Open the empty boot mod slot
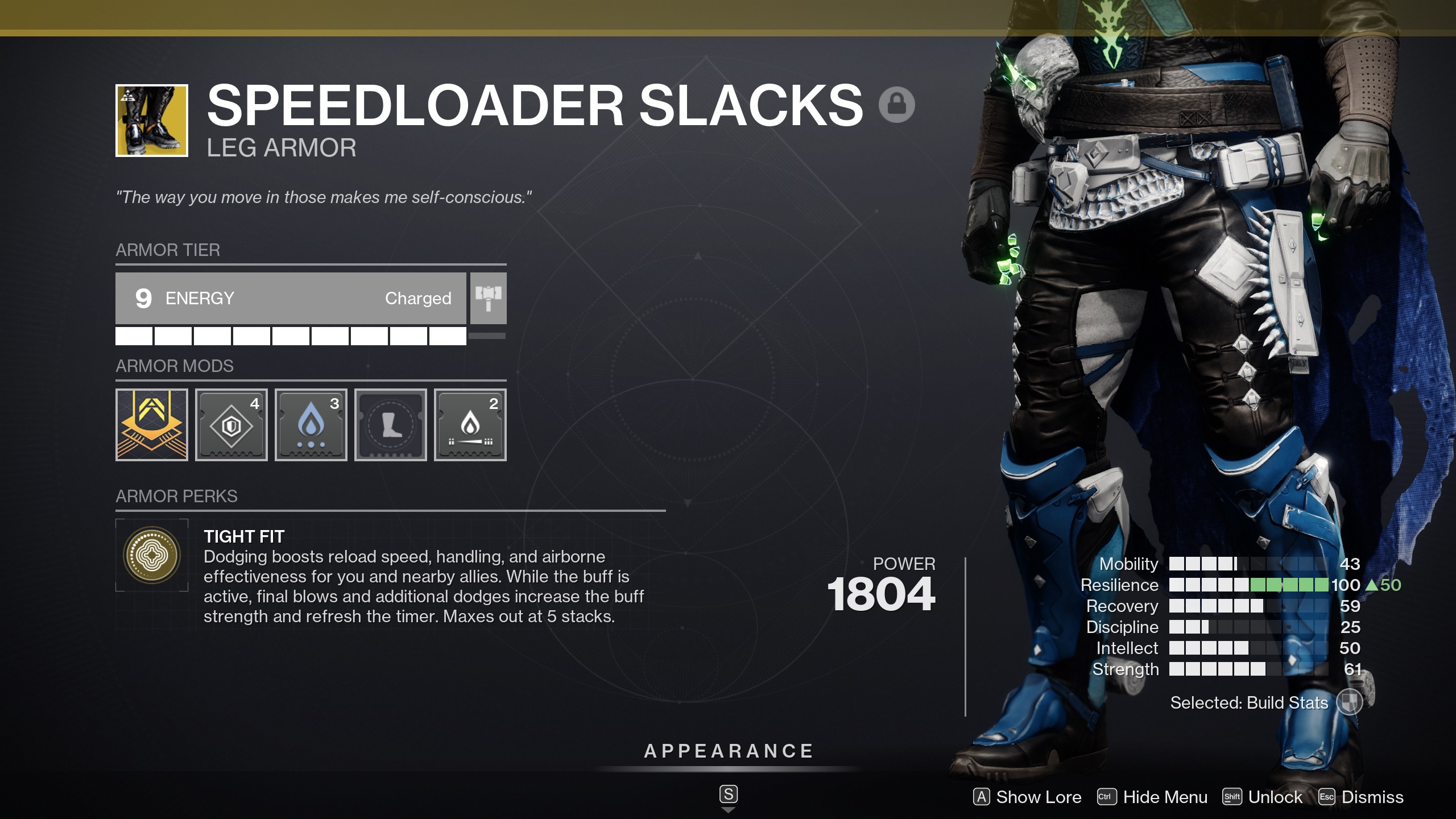Screen dimensions: 1456x819 pyautogui.click(x=390, y=424)
